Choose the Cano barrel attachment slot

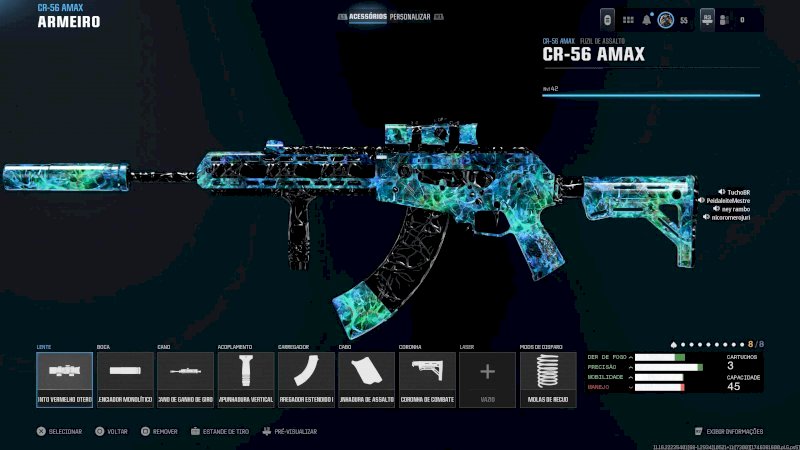click(x=185, y=379)
